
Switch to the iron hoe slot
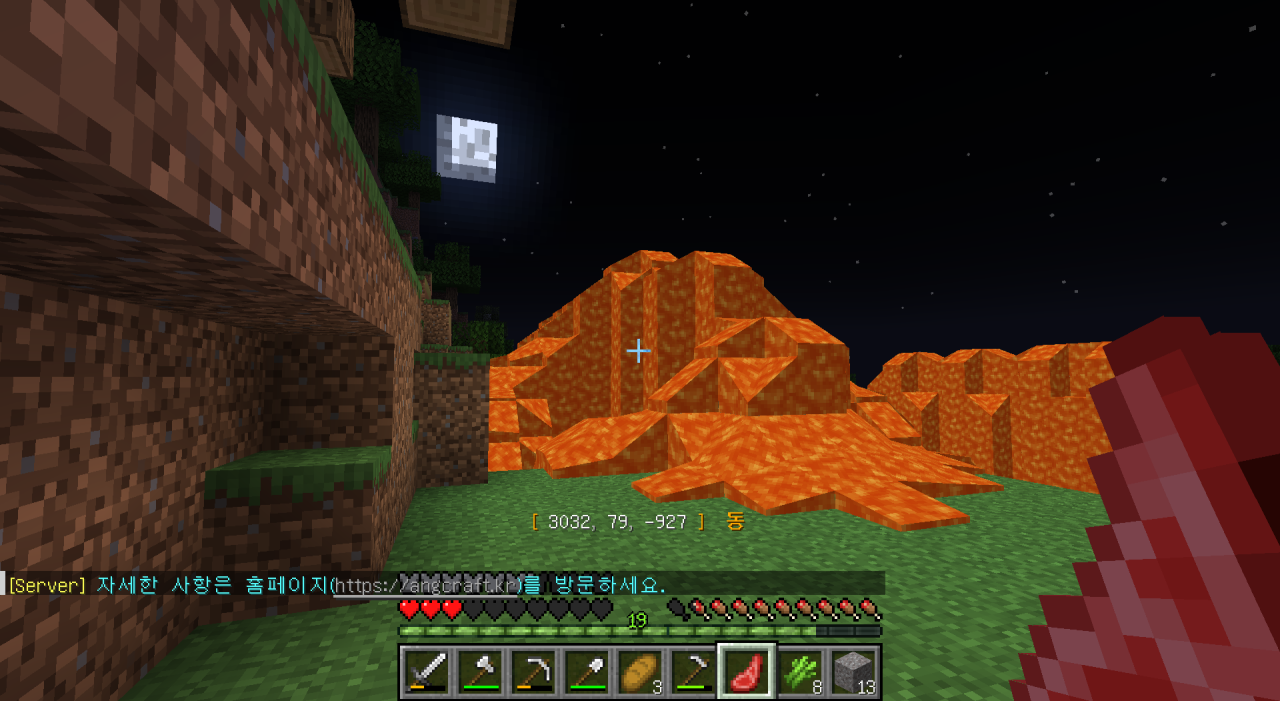click(x=692, y=672)
